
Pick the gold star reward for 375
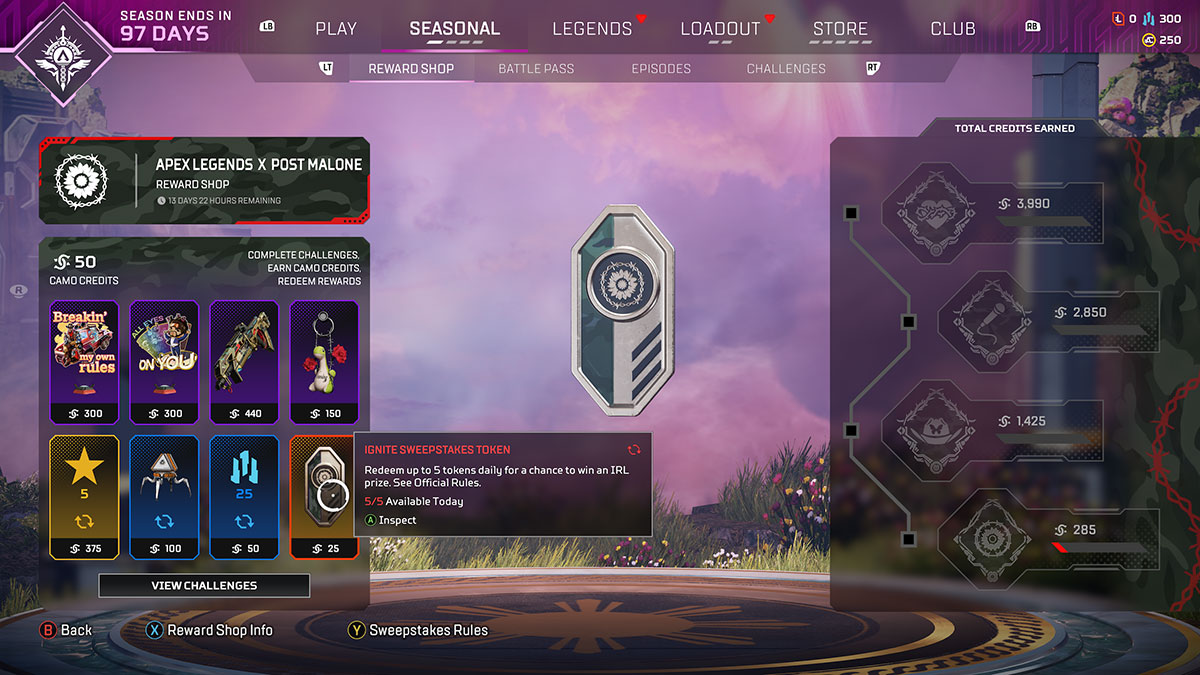tap(84, 496)
